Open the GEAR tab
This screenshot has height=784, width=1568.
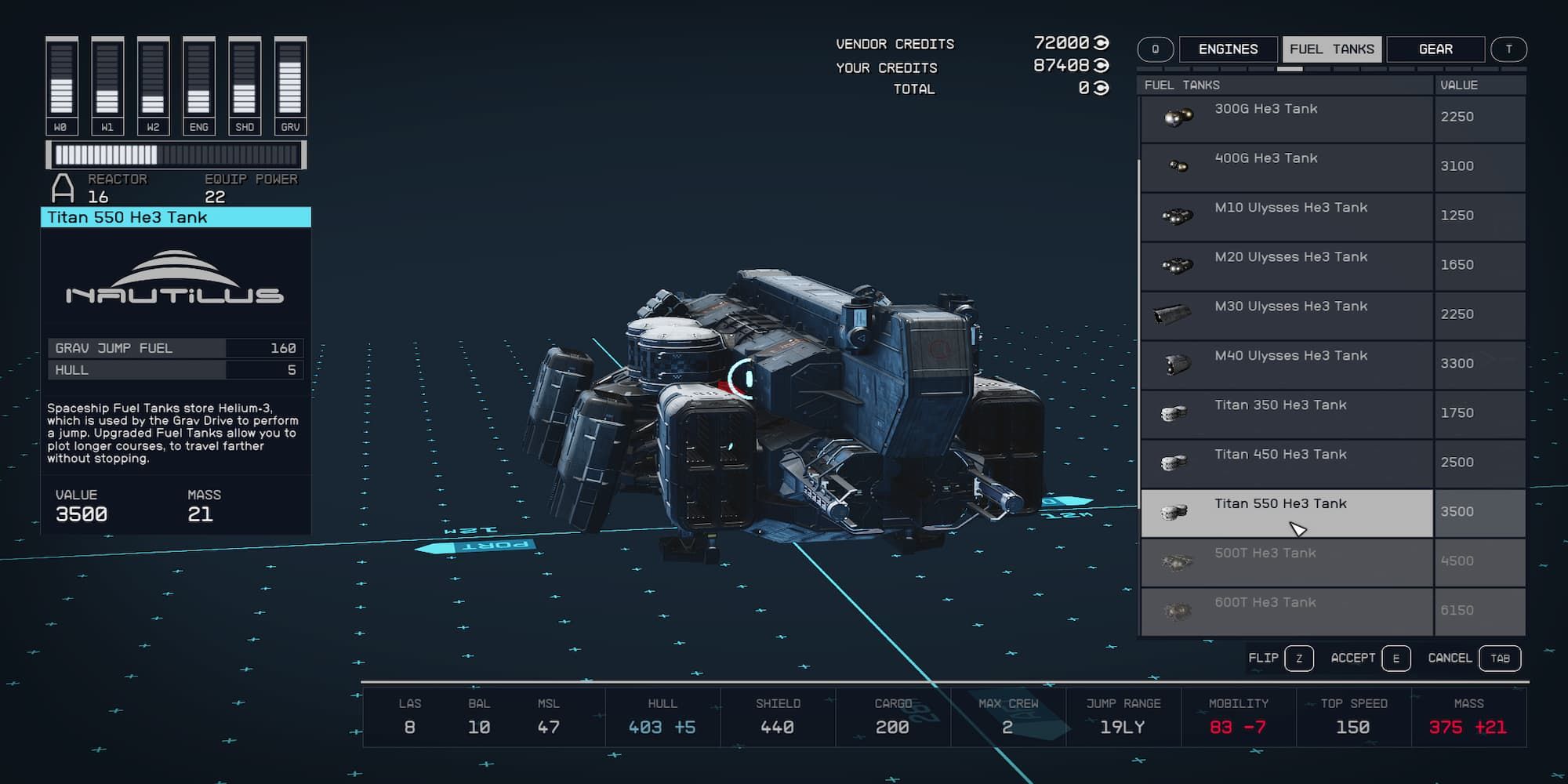pos(1437,49)
